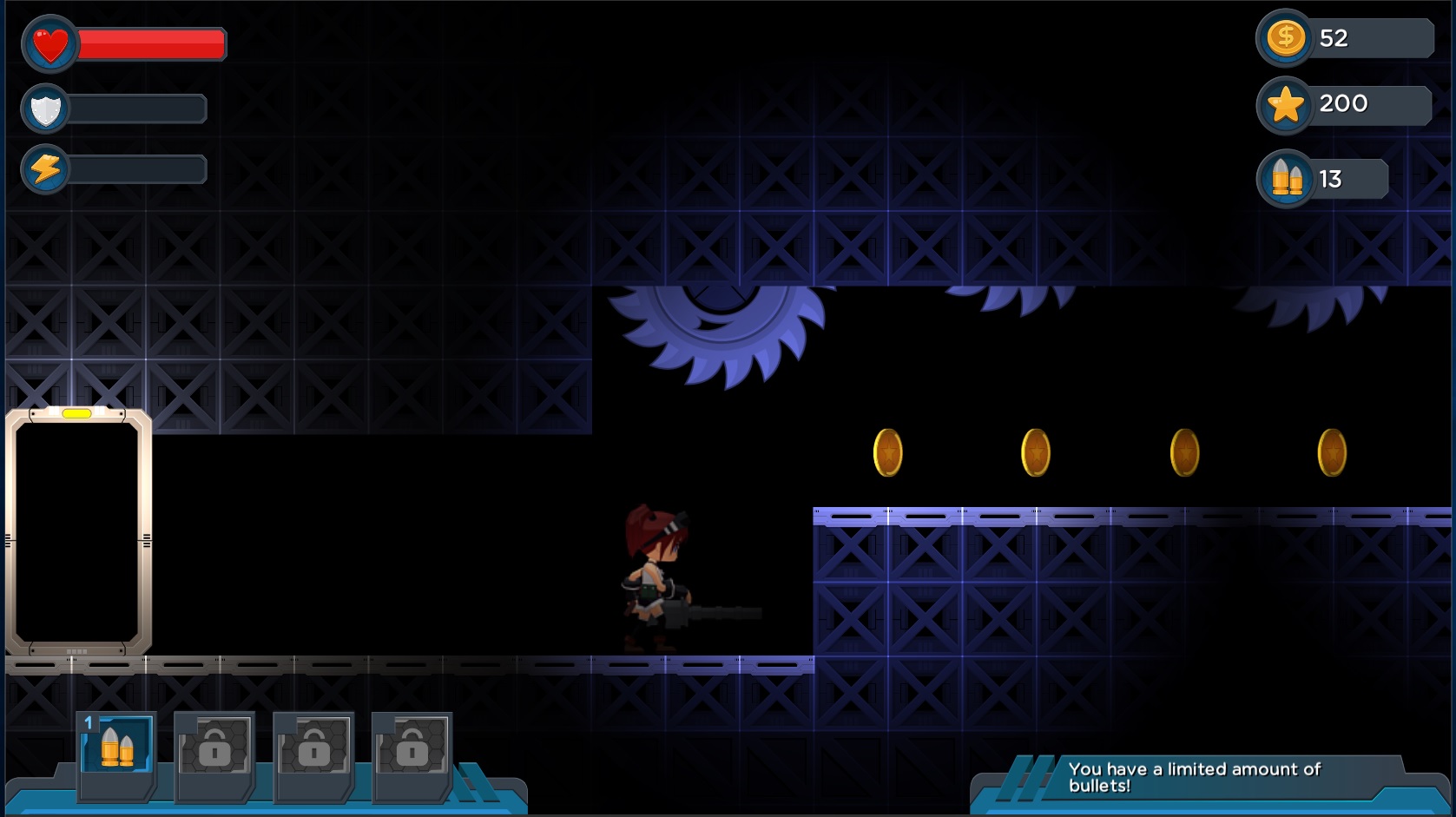The width and height of the screenshot is (1456, 817).
Task: Click the star score icon showing 200
Action: click(x=1285, y=104)
